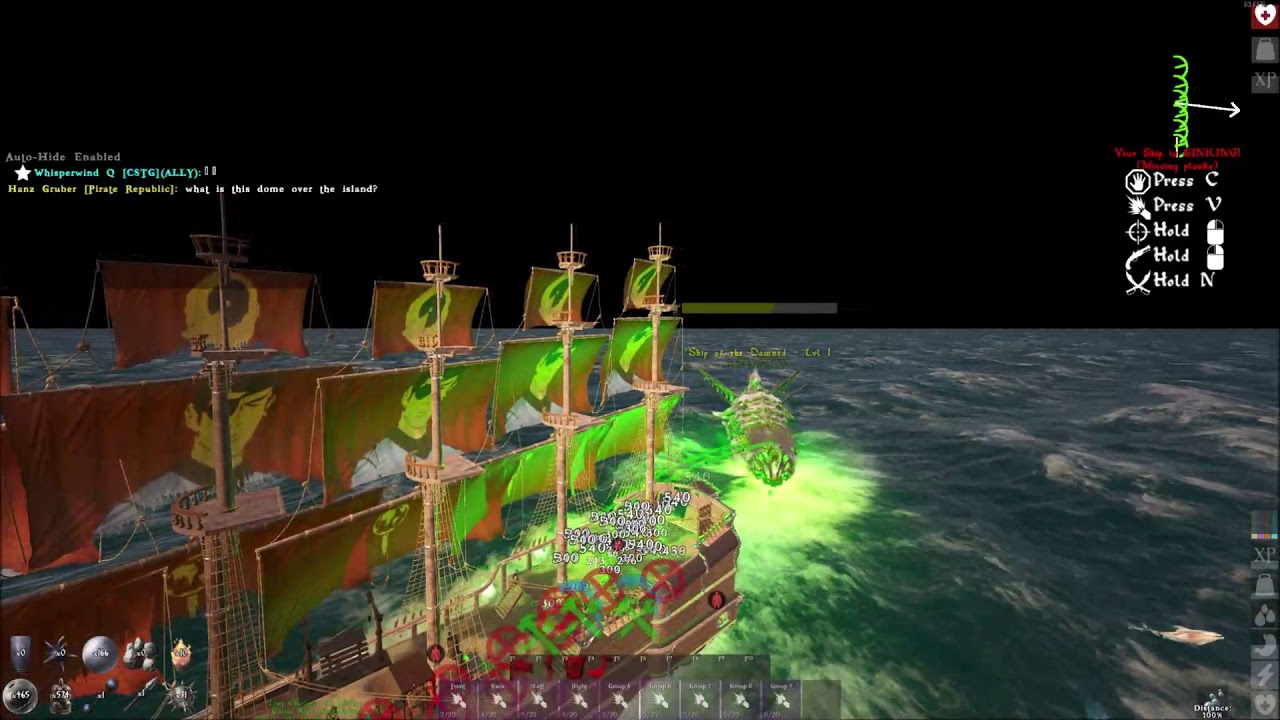The width and height of the screenshot is (1280, 720).
Task: Select the round shot cannonball ammo x166
Action: [x=98, y=653]
